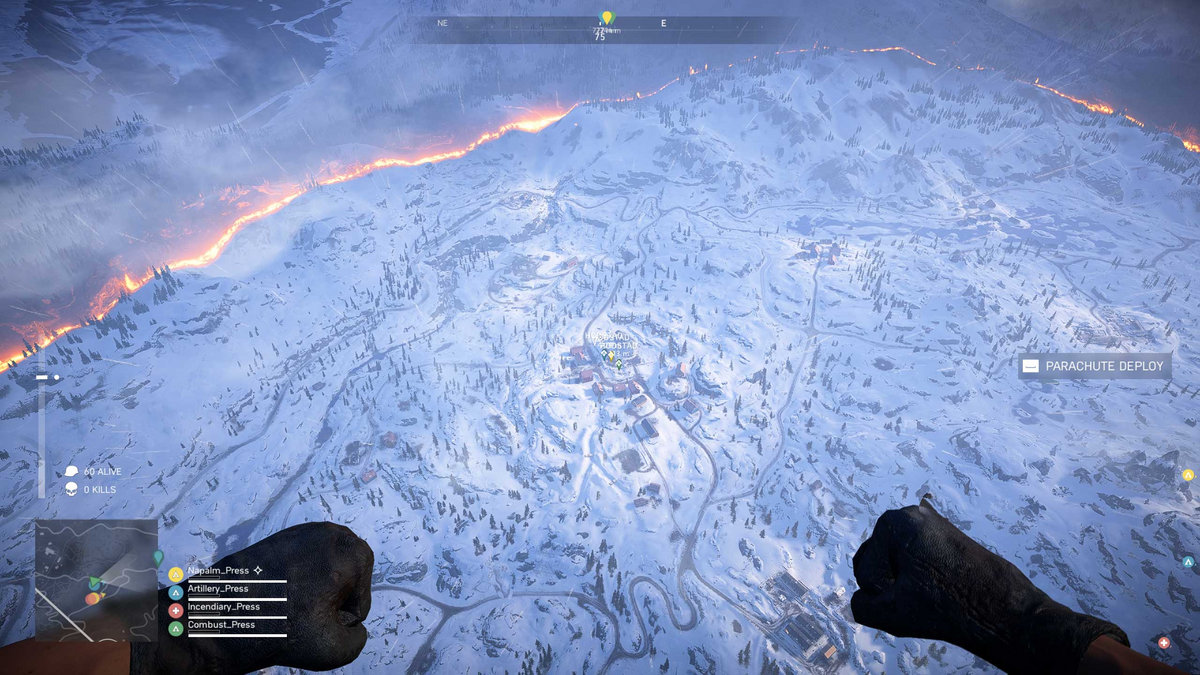Select squad member Artillery_Press
The height and width of the screenshot is (675, 1200).
tap(217, 589)
